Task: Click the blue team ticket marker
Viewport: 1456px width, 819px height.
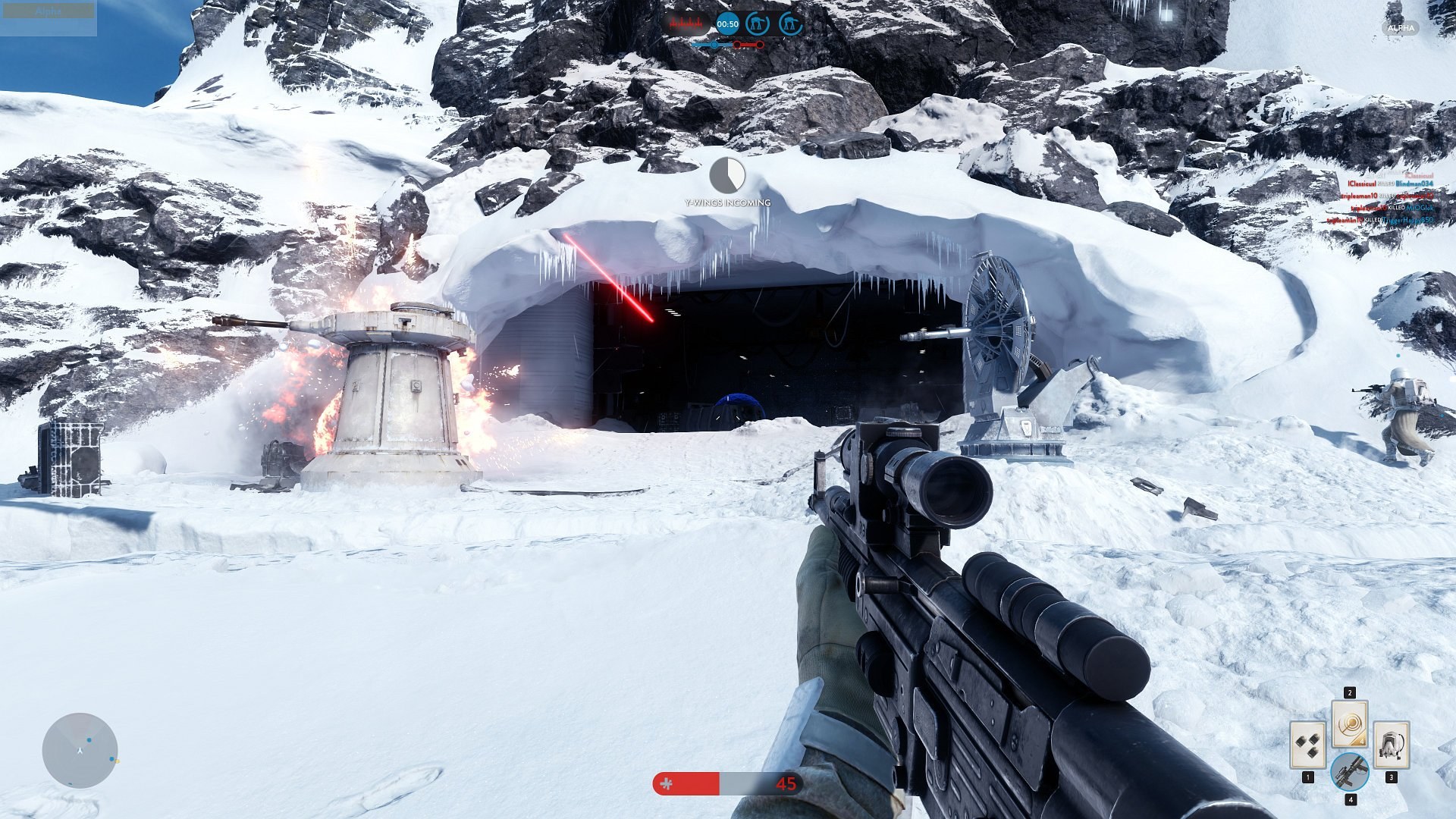Action: [714, 45]
